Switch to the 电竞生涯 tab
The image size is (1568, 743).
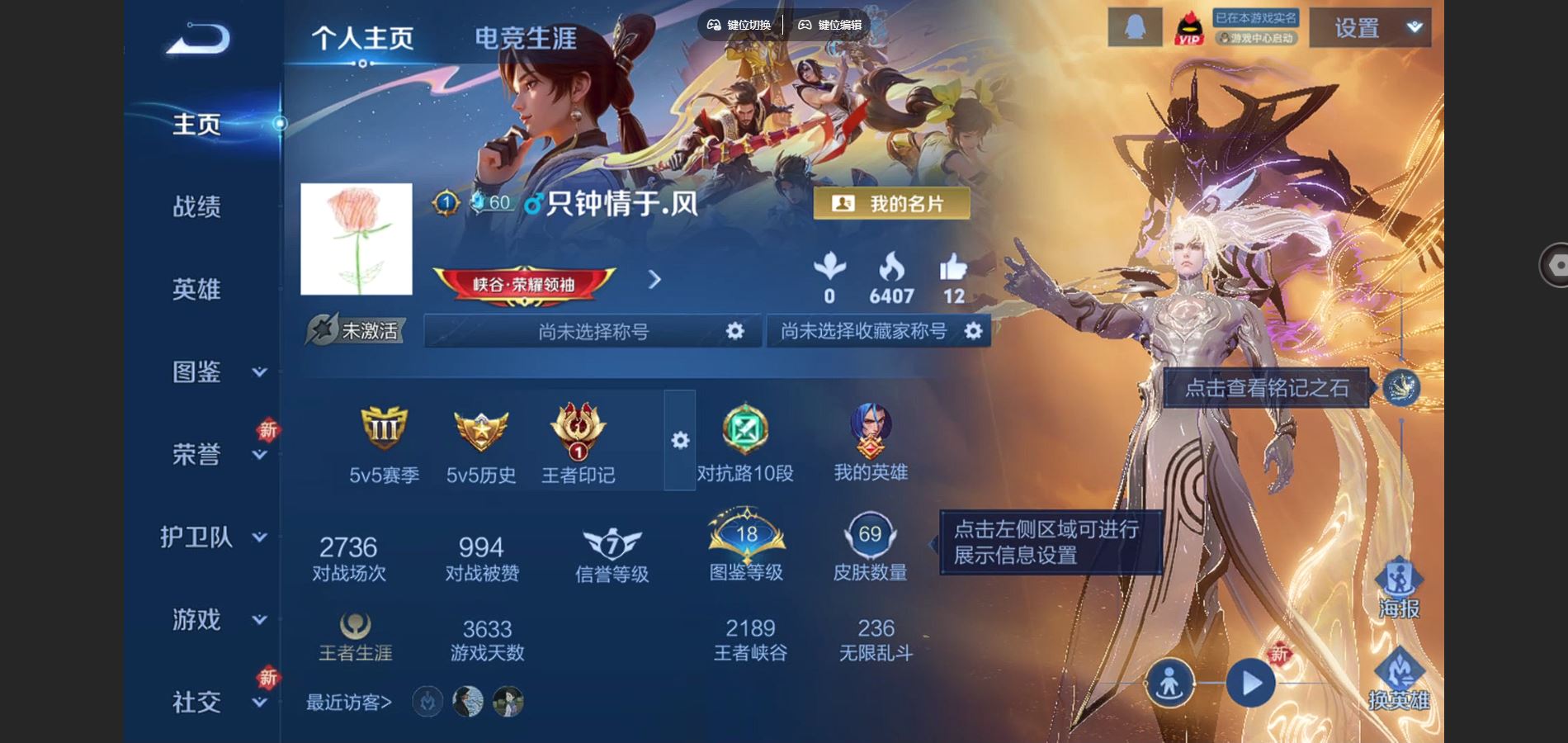(526, 37)
